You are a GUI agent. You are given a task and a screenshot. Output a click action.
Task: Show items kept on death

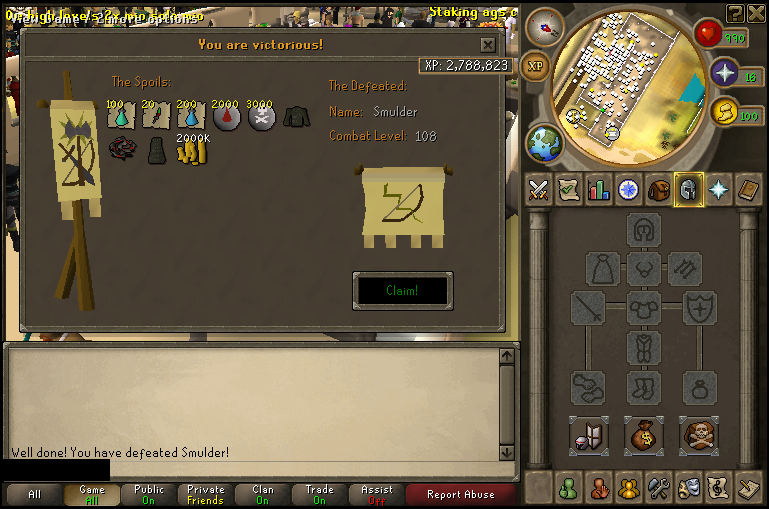[x=698, y=436]
